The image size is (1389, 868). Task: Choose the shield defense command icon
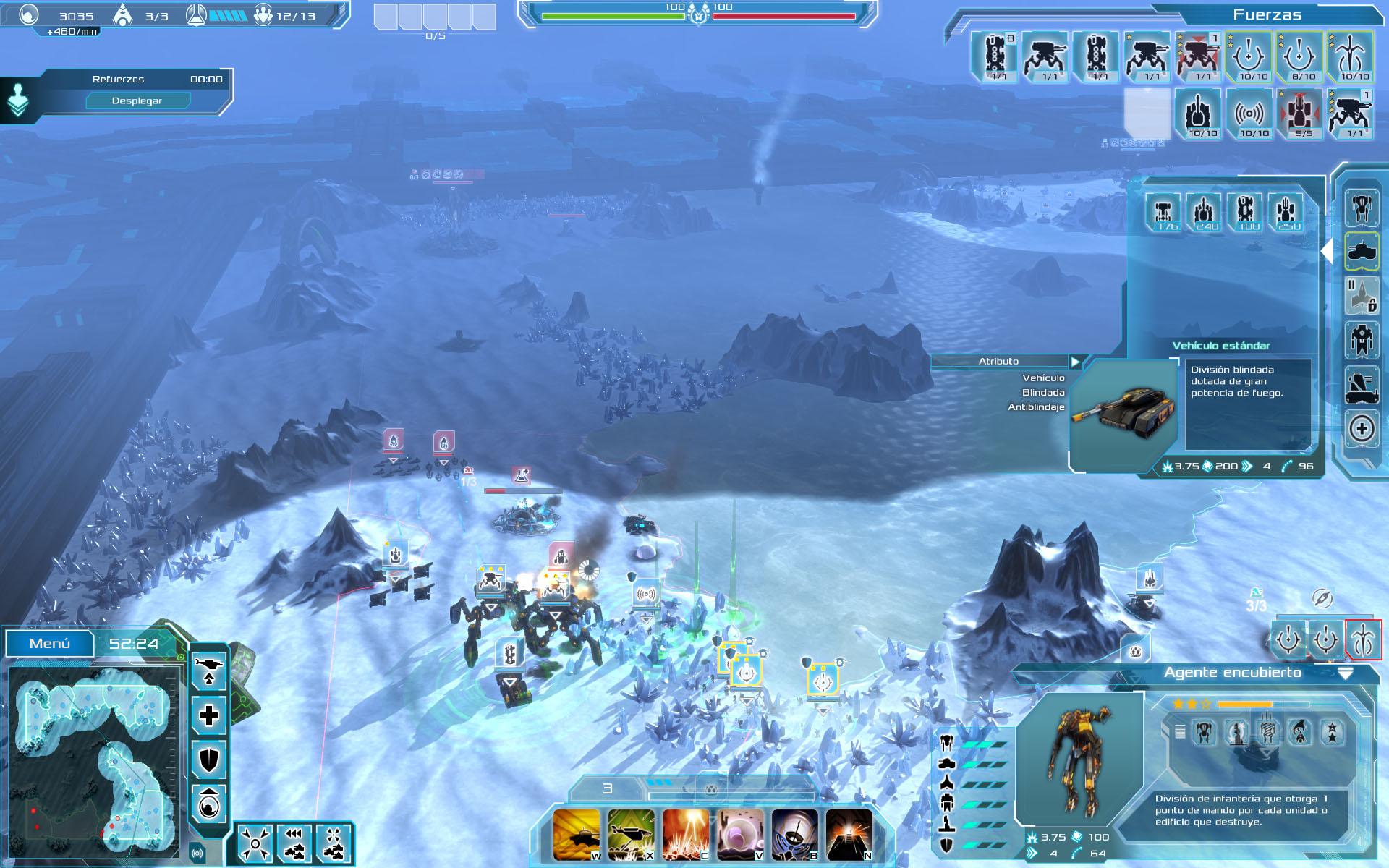(208, 759)
